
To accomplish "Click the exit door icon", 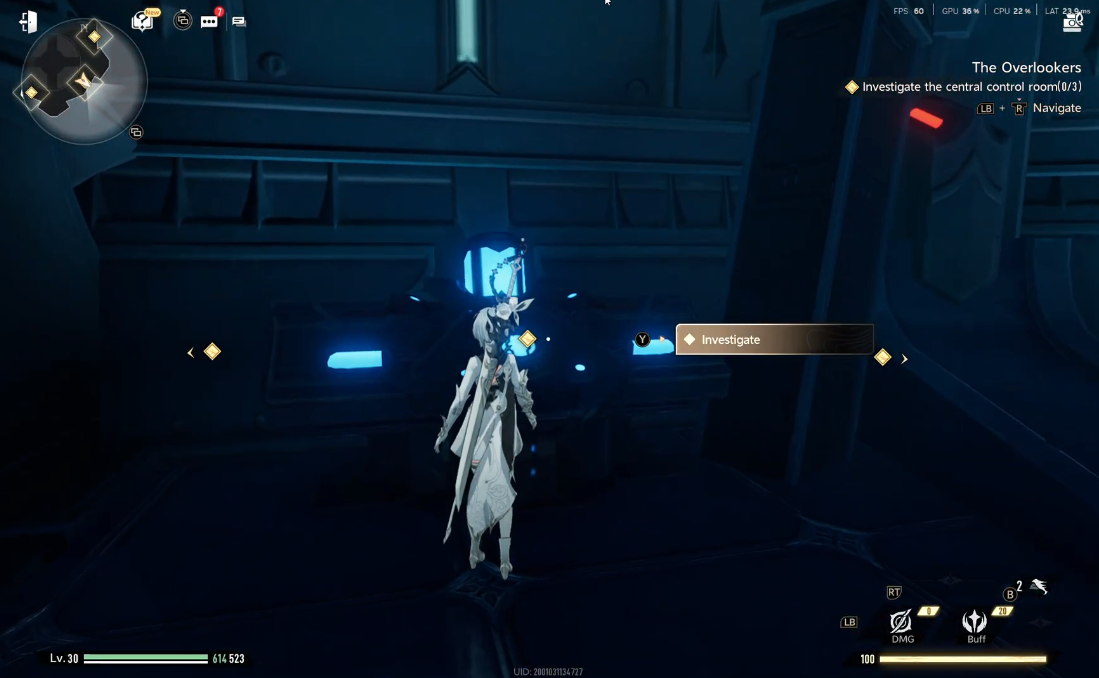I will (28, 22).
